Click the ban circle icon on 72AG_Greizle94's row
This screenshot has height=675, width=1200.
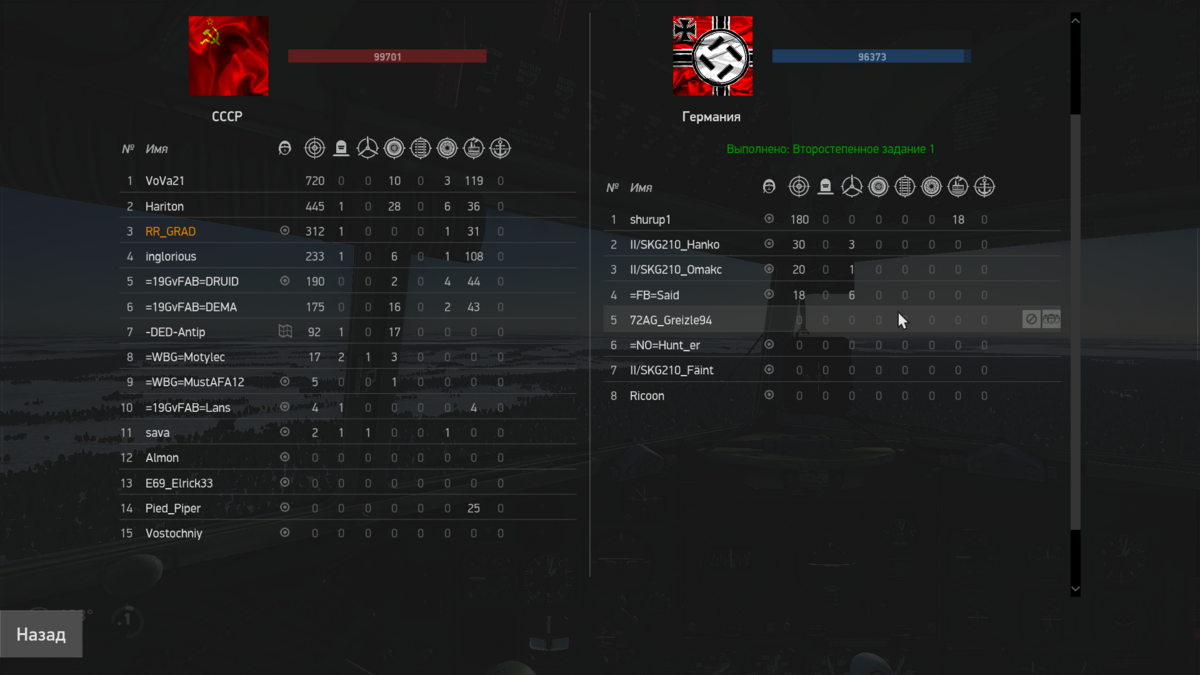click(x=1031, y=320)
